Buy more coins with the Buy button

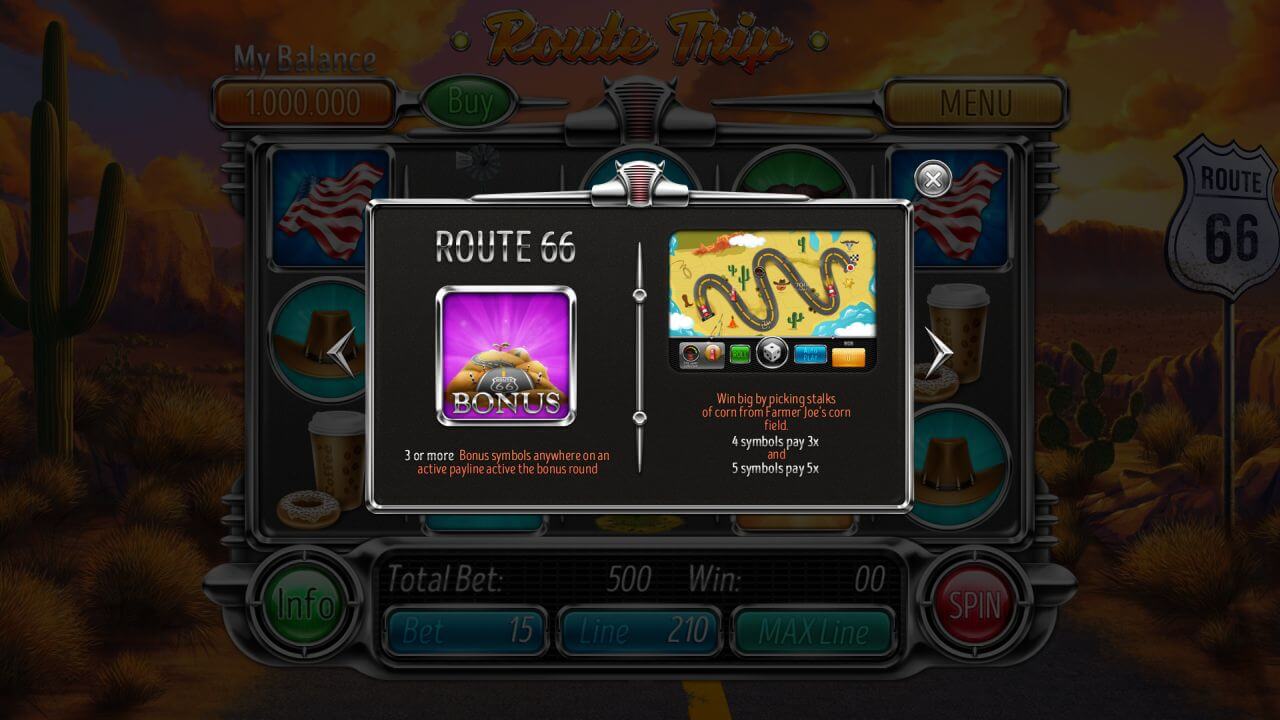[470, 101]
